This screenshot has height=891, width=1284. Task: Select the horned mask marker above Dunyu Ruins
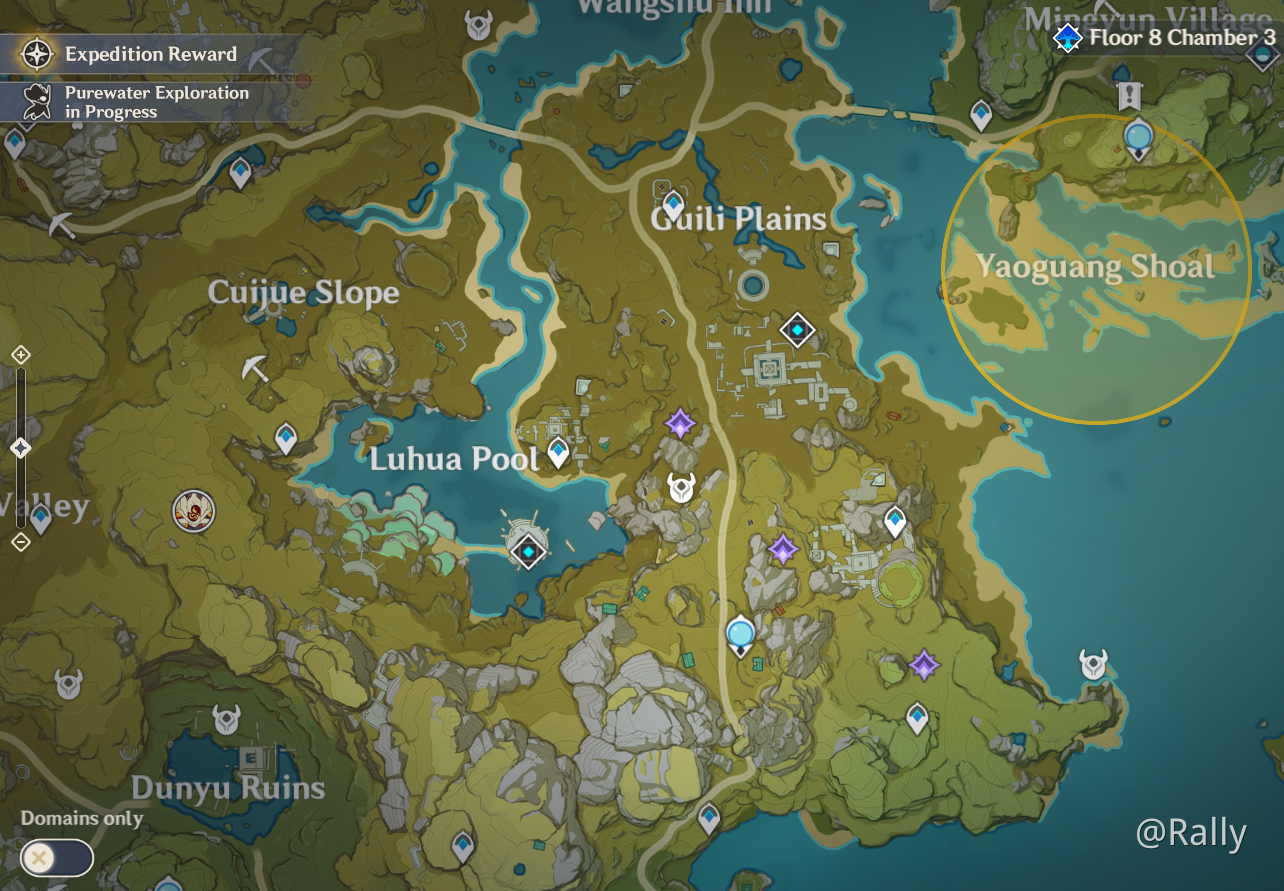(x=227, y=719)
